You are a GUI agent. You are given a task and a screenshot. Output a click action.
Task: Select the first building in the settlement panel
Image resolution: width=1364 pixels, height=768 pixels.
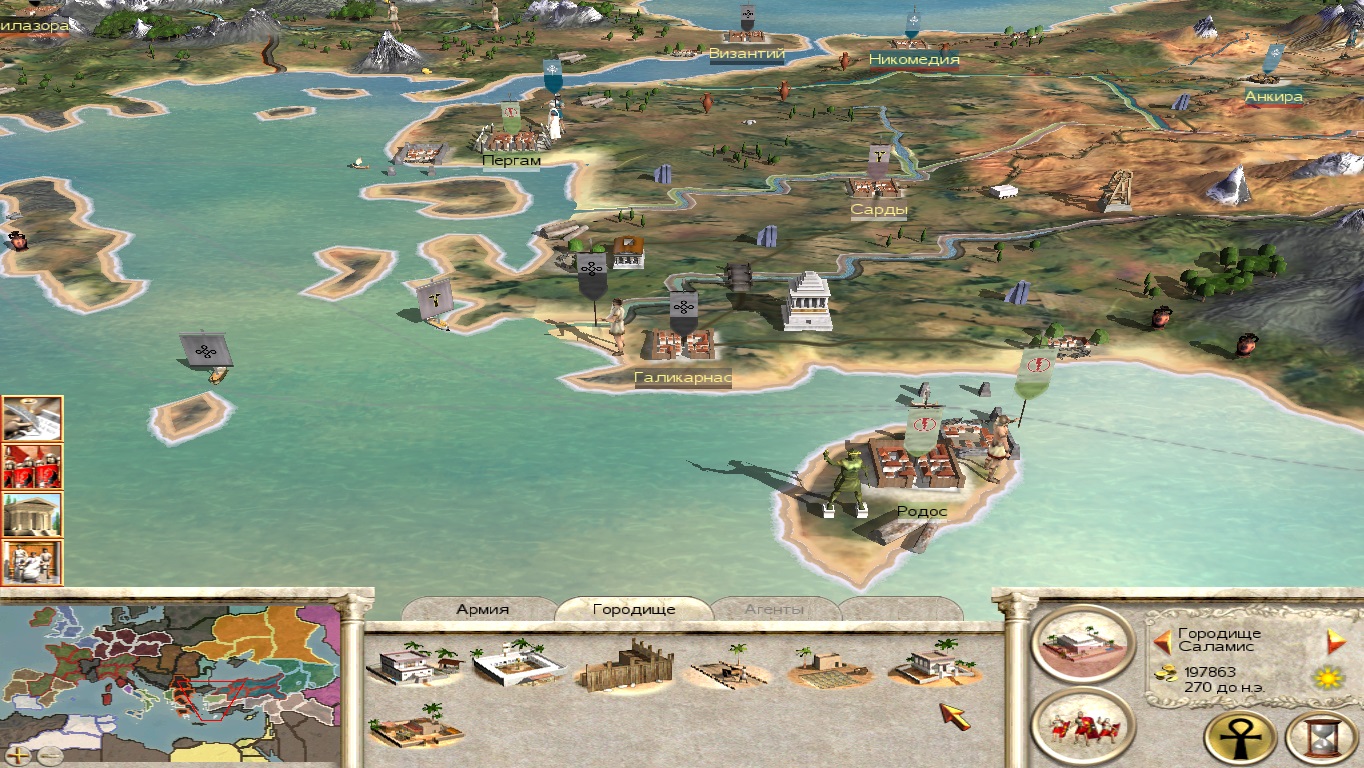pyautogui.click(x=414, y=663)
